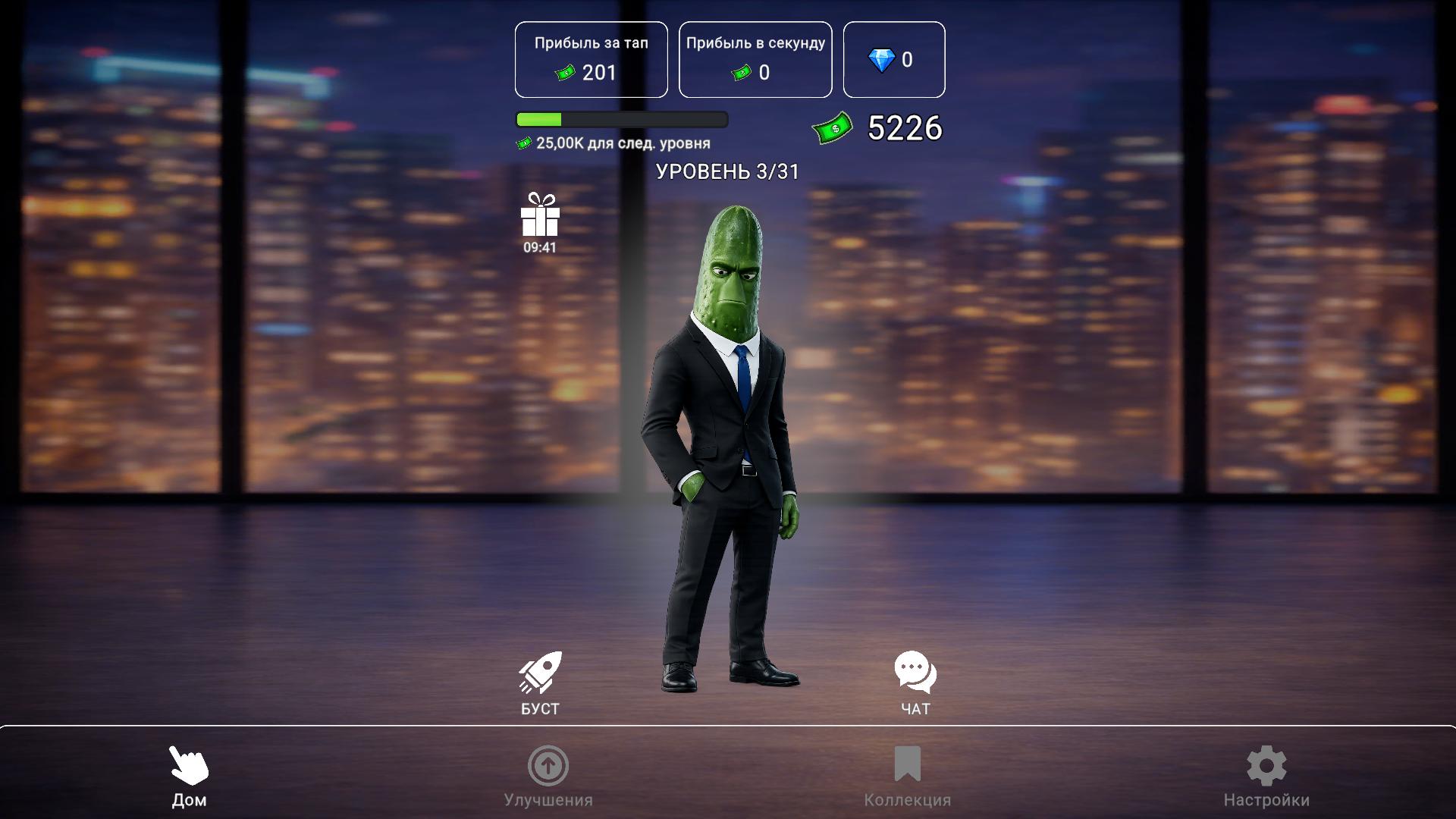
Task: Click the Прибыль за тап stat panel
Action: (591, 59)
